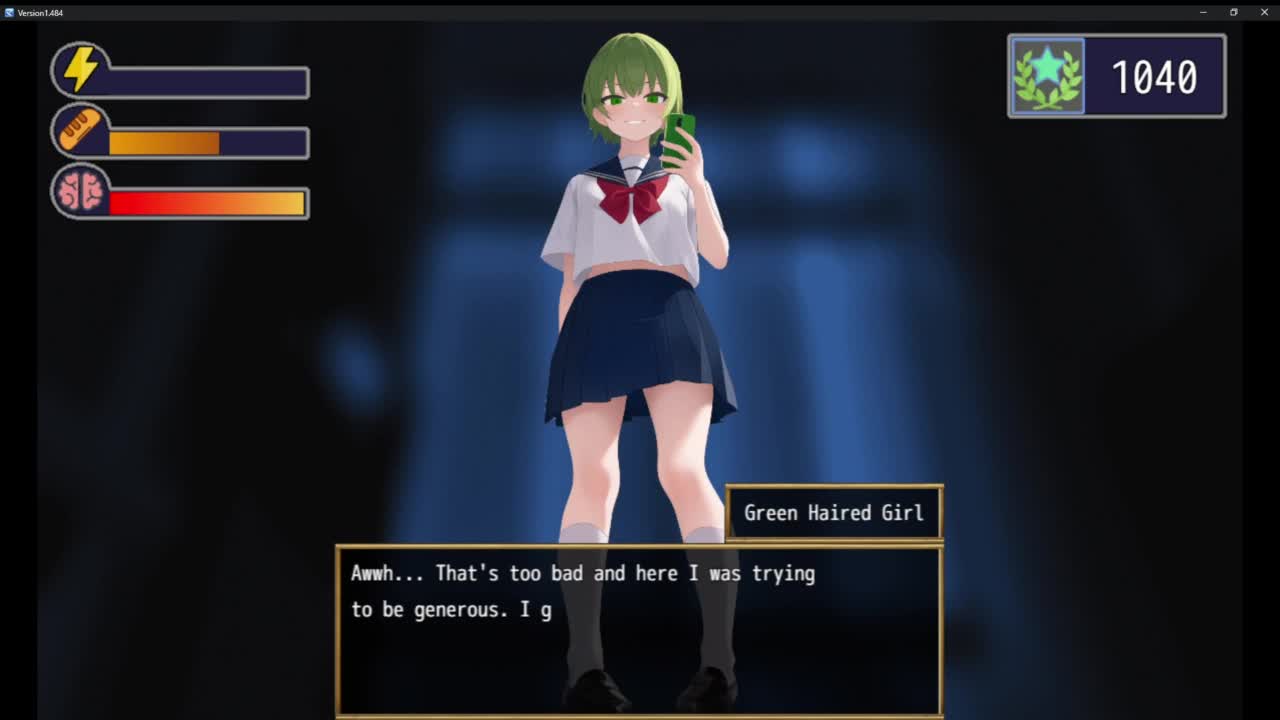Minimize the game window
This screenshot has width=1280, height=720.
point(1203,12)
